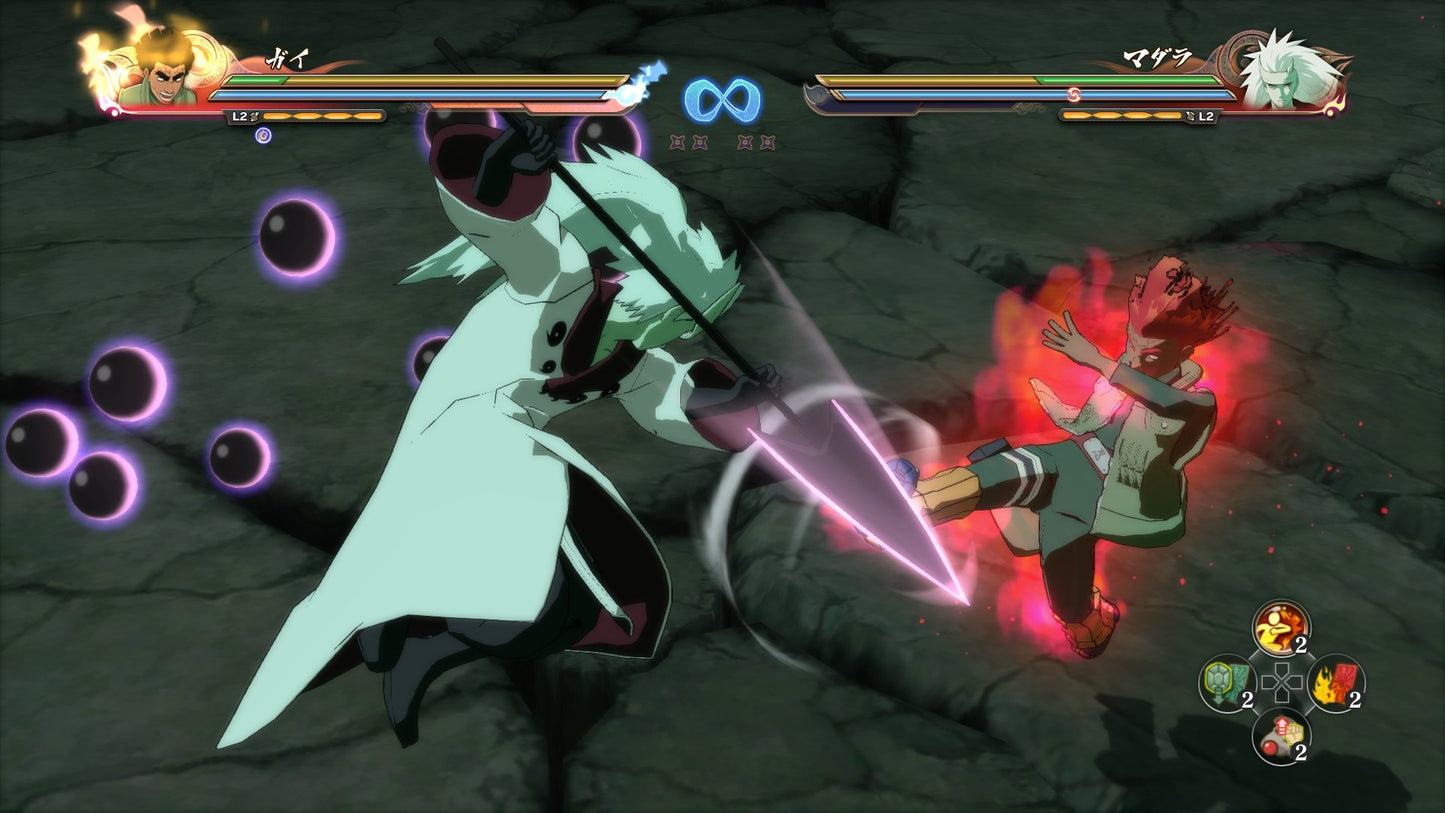
Task: Click the 2 count badge on the fire talisman
Action: coord(1355,698)
